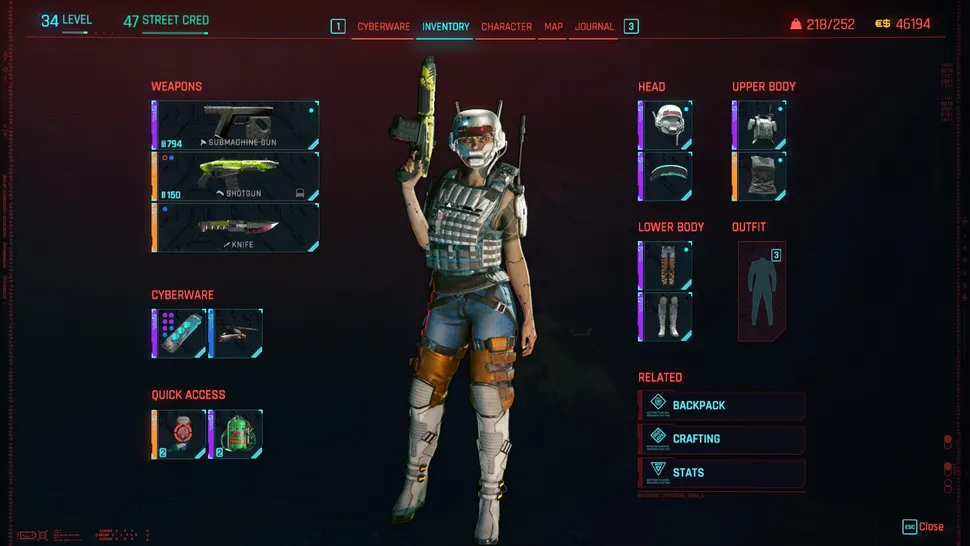The image size is (970, 546).
Task: Go to the Crafting menu
Action: pyautogui.click(x=722, y=438)
